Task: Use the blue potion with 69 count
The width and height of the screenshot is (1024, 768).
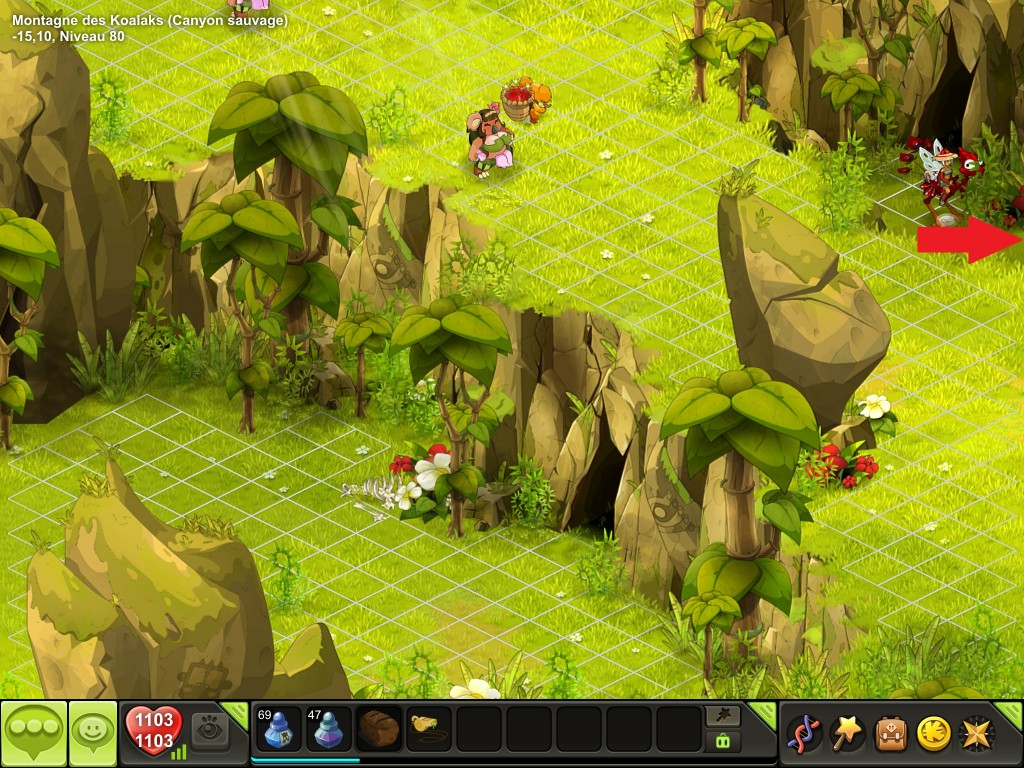Action: (277, 730)
